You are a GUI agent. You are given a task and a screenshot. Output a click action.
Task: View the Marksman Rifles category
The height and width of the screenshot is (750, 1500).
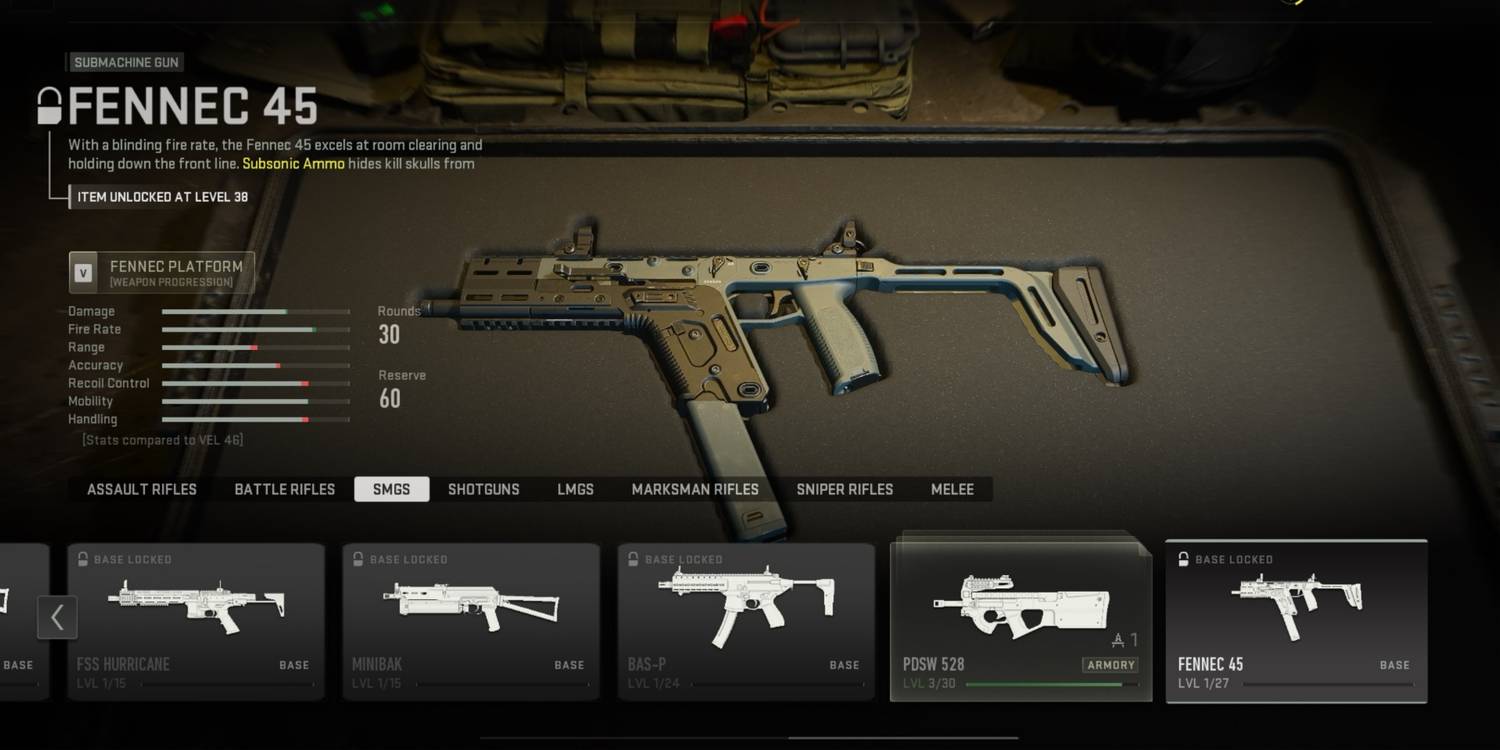pos(695,489)
